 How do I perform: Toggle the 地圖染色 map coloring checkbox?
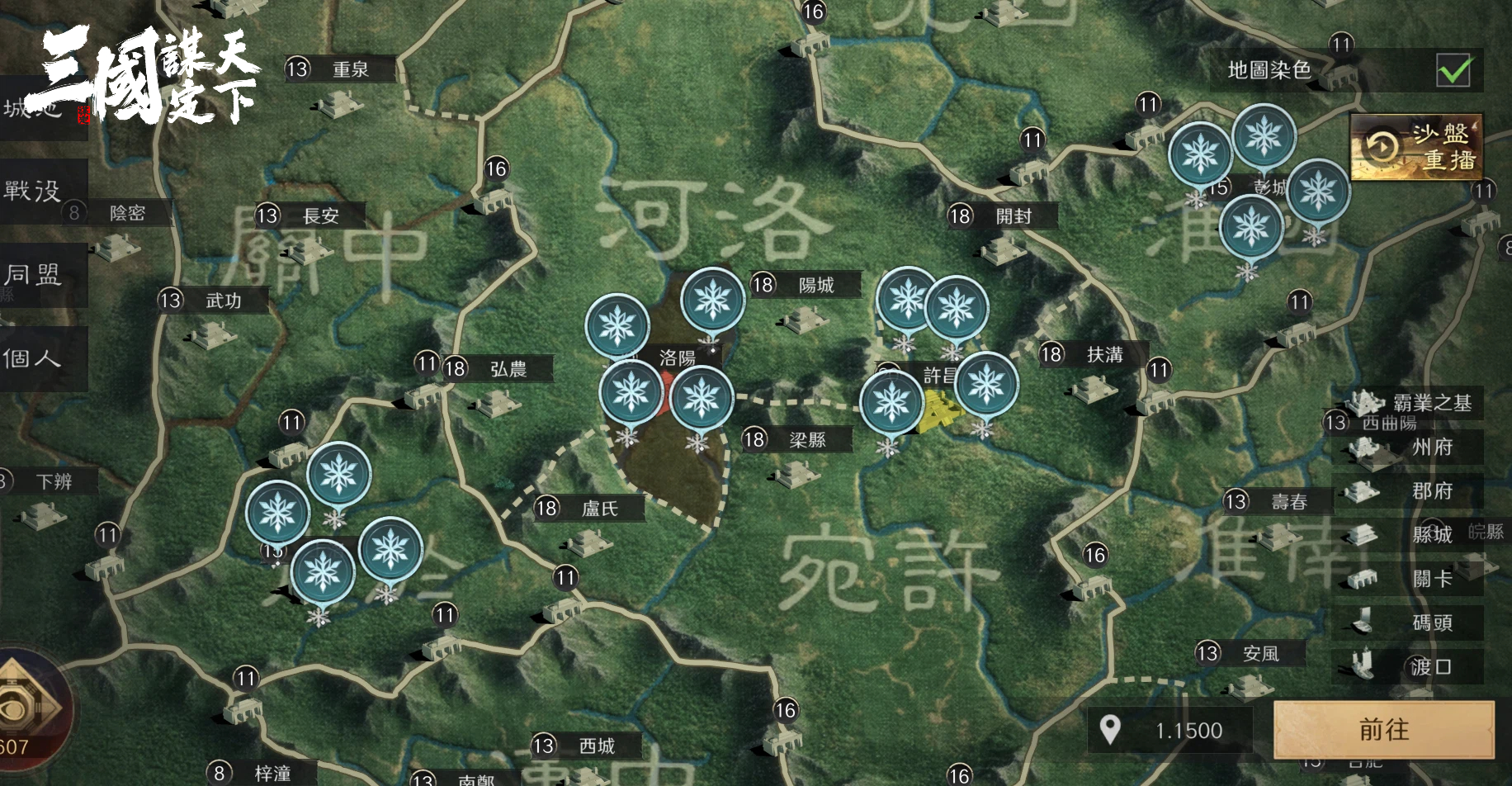(1453, 71)
